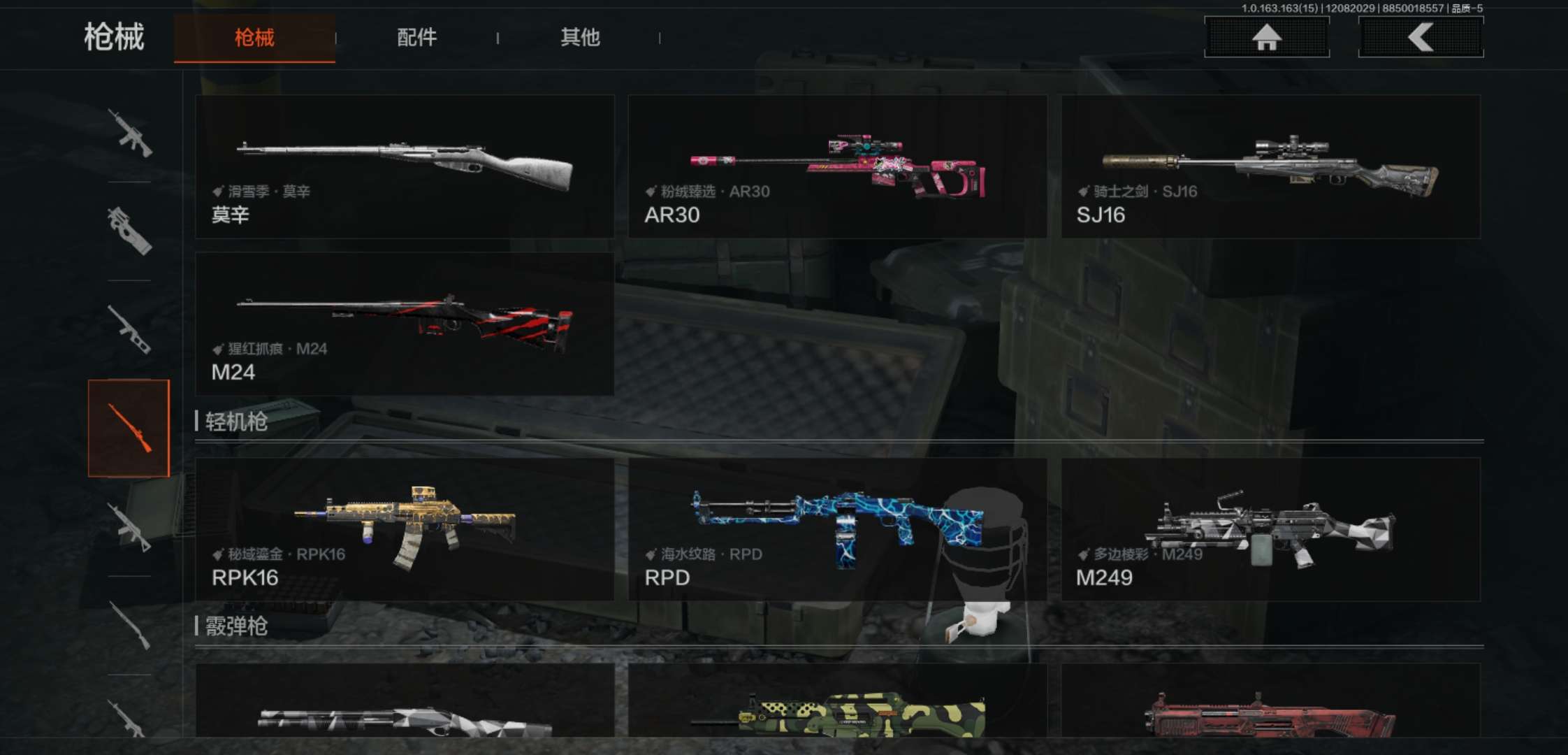Viewport: 1568px width, 755px height.
Task: Open the 配件 tab
Action: (x=416, y=38)
